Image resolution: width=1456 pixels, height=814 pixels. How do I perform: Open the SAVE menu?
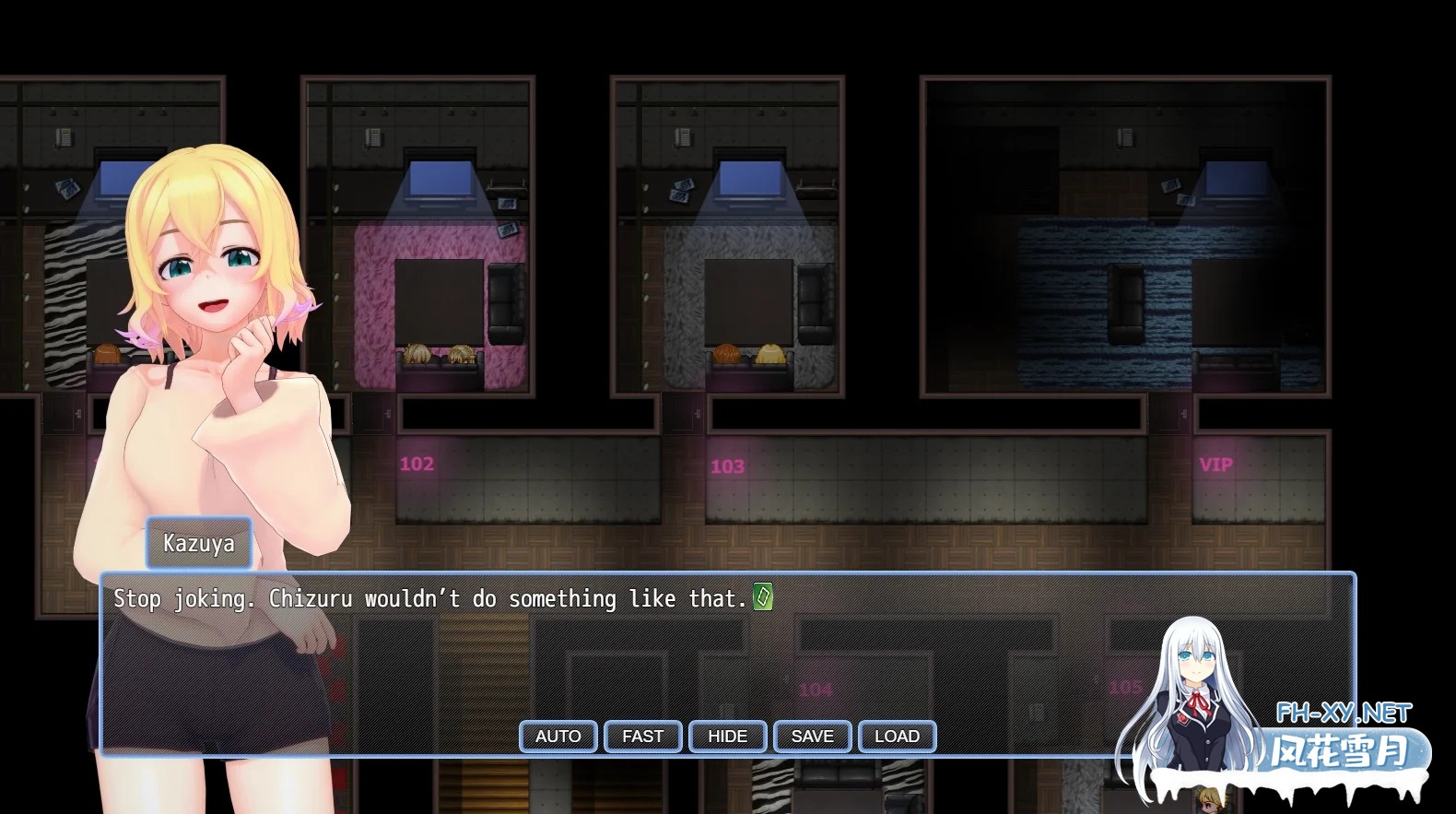(x=812, y=736)
